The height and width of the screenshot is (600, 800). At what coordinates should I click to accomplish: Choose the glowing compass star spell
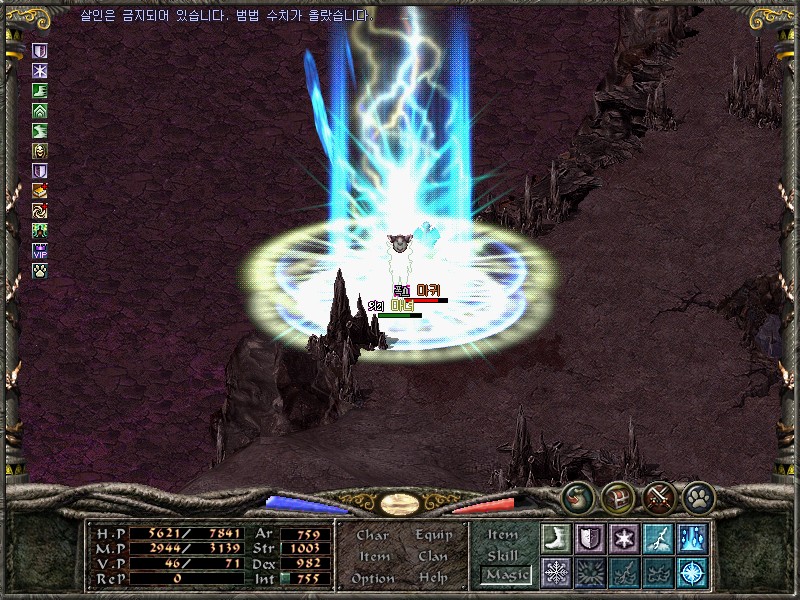pyautogui.click(x=692, y=572)
